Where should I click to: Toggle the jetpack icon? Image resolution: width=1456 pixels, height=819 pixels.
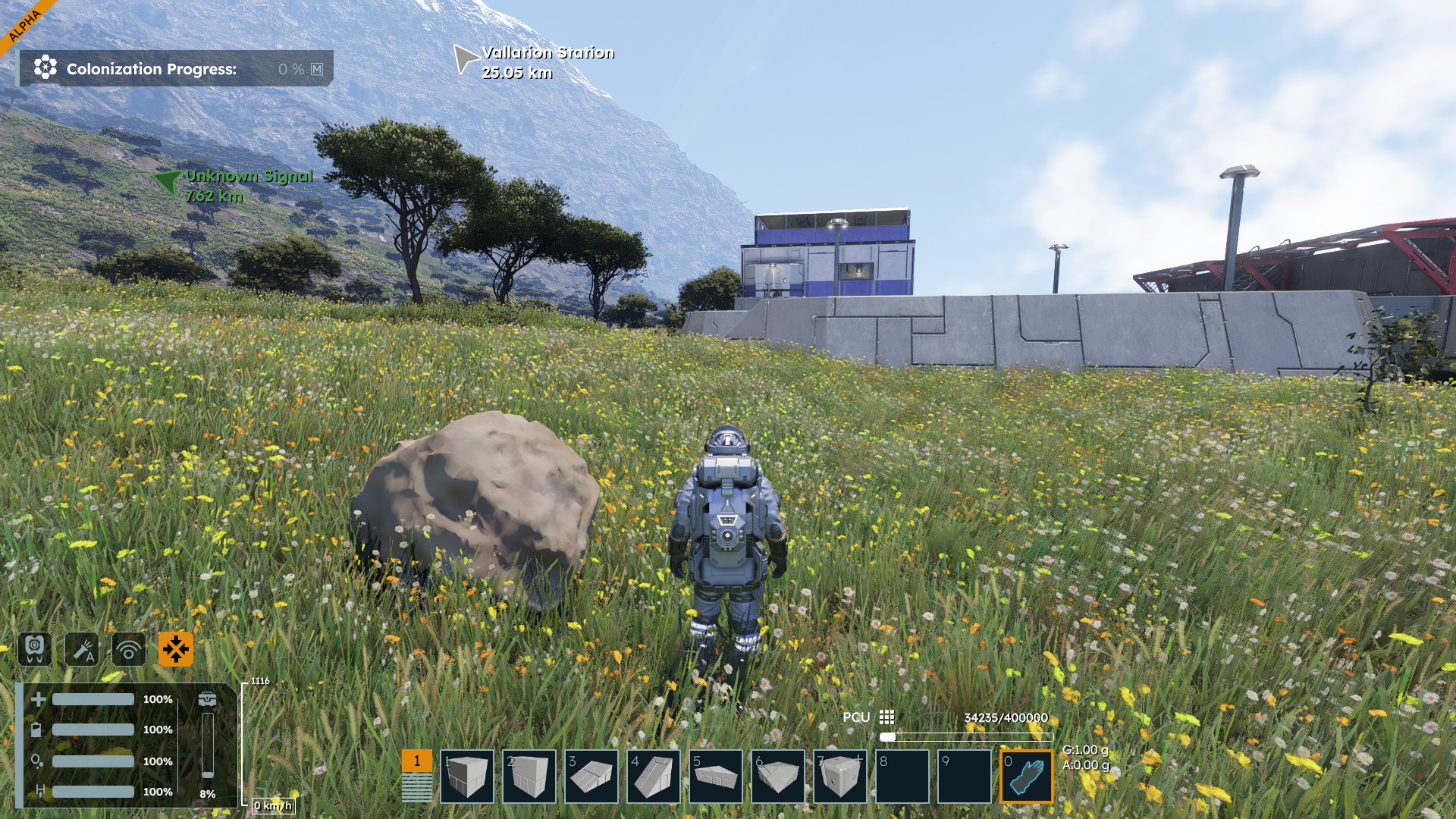(35, 649)
